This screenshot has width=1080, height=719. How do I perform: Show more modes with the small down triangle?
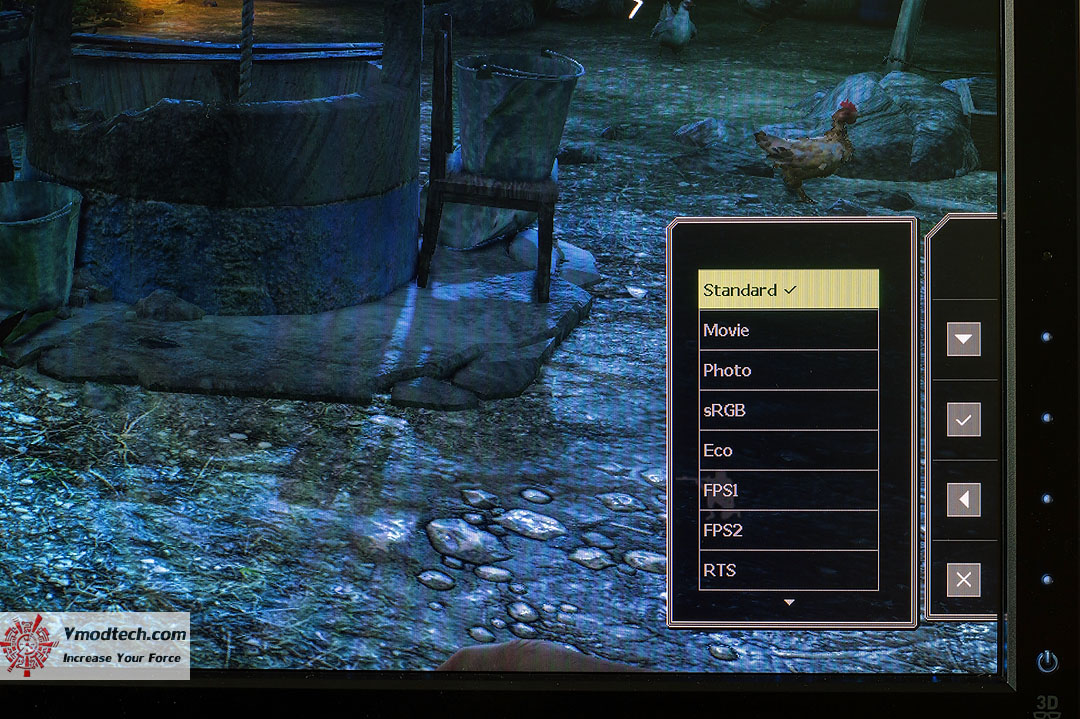(789, 602)
